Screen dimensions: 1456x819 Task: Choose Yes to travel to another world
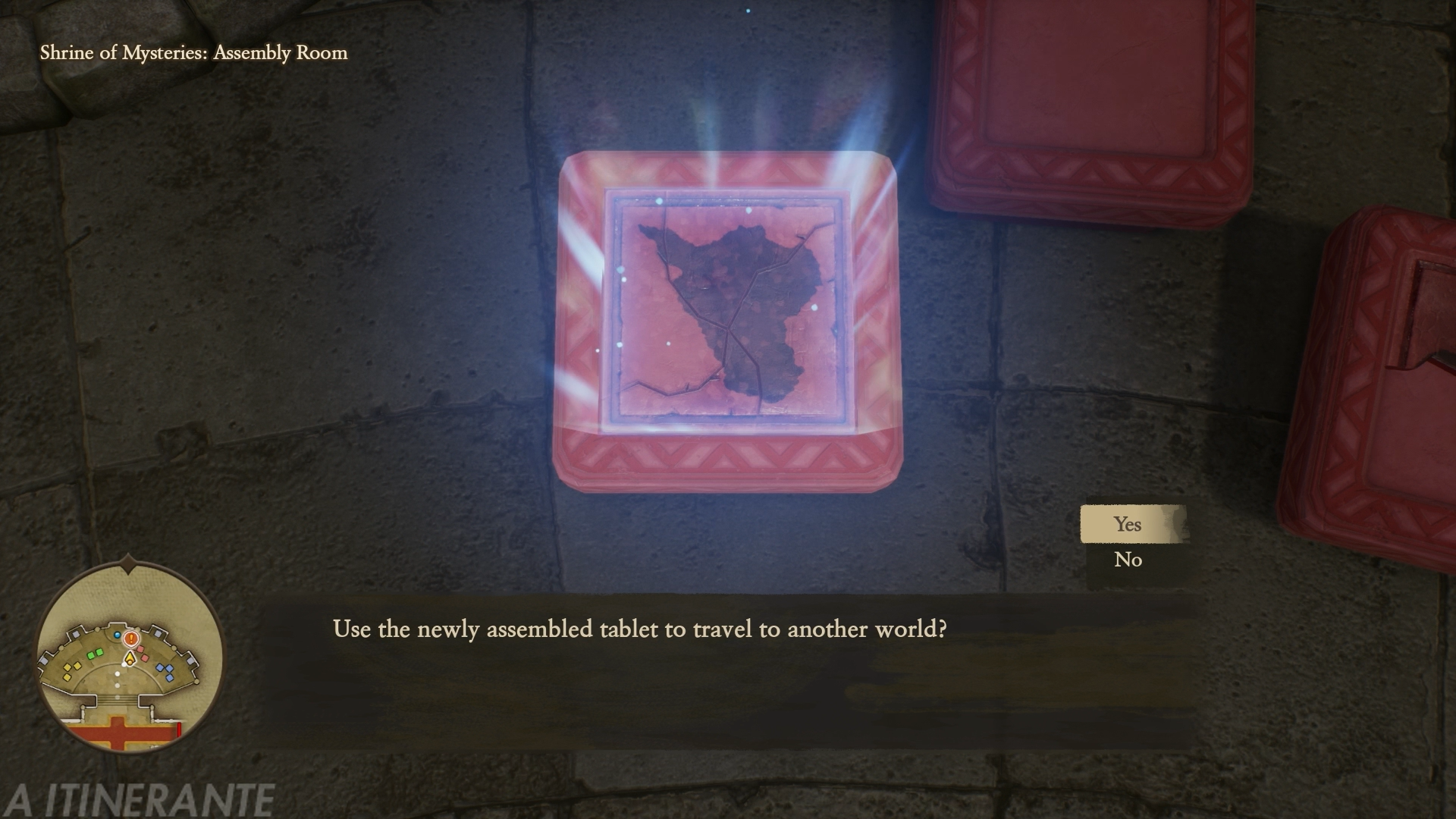1128,524
